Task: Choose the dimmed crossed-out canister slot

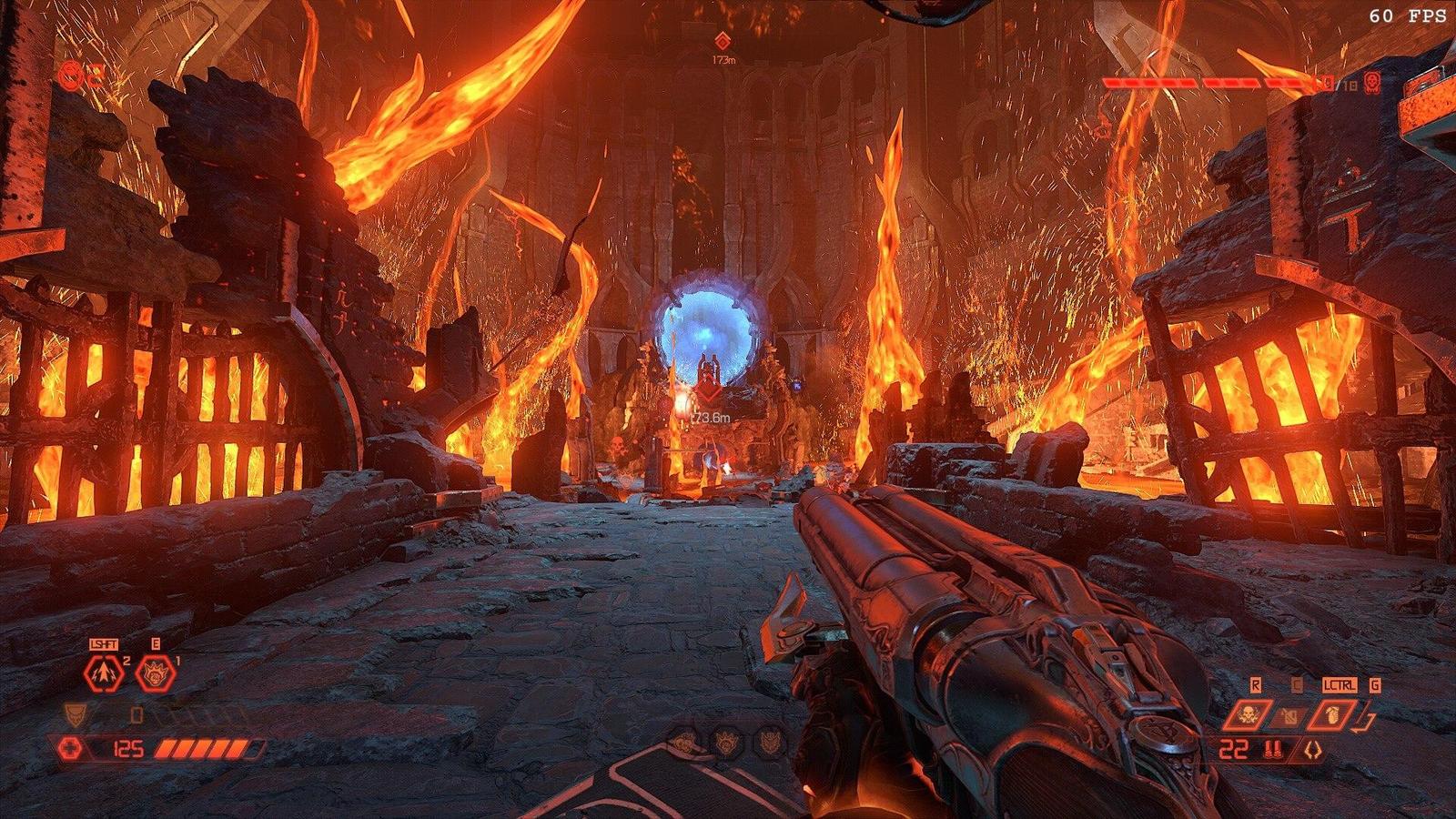Action: coord(1289,716)
